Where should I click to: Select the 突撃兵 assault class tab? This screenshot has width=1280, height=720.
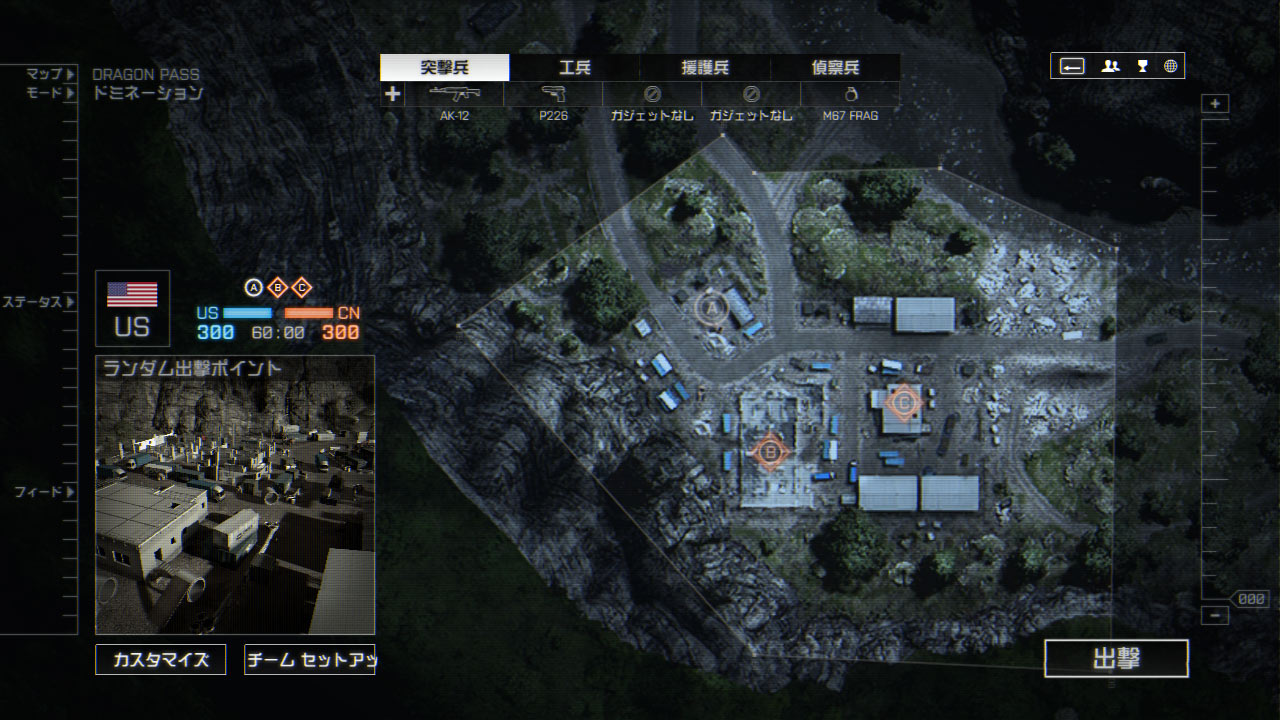[x=445, y=68]
